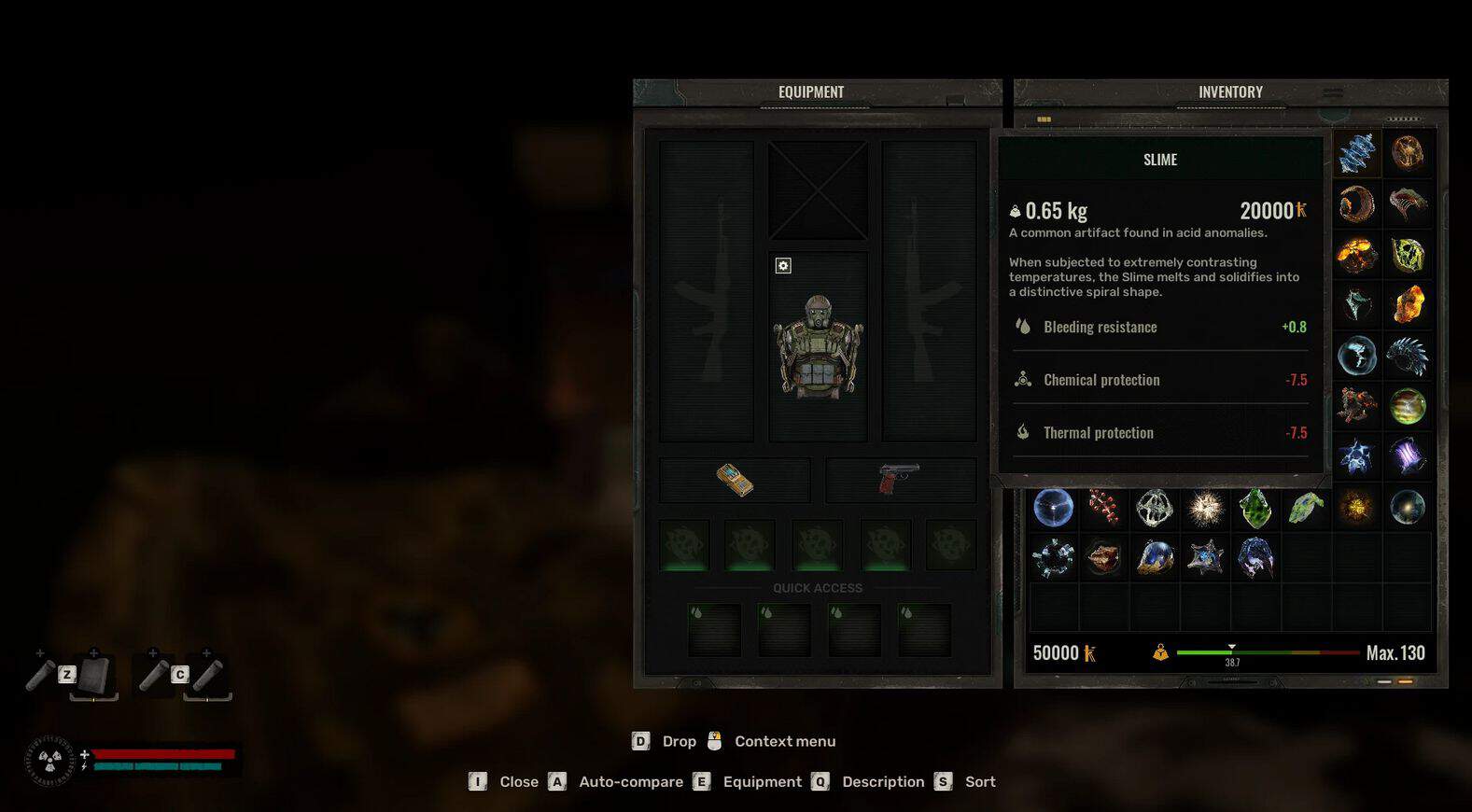Choose the green striped sphere artifact
Screen dimensions: 1472x812
(x=1408, y=407)
